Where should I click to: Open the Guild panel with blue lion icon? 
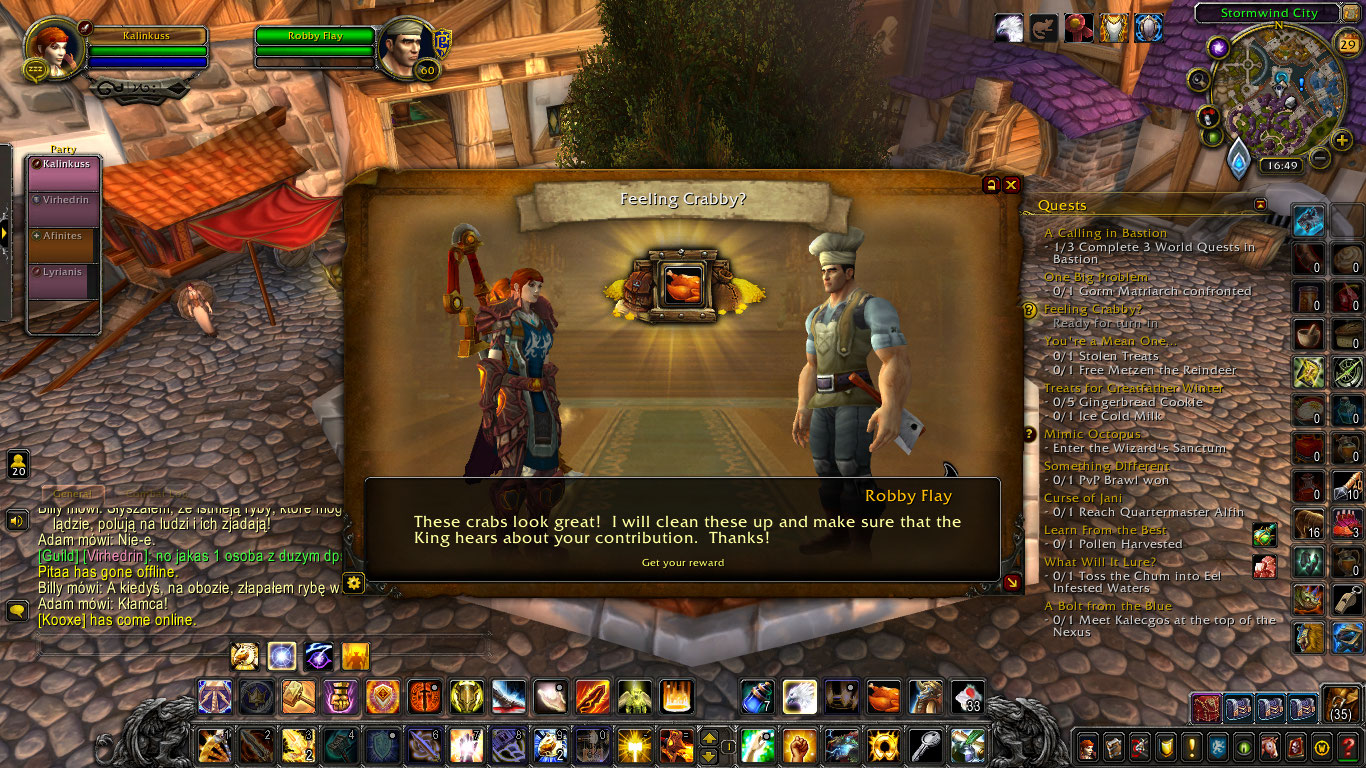click(1217, 747)
